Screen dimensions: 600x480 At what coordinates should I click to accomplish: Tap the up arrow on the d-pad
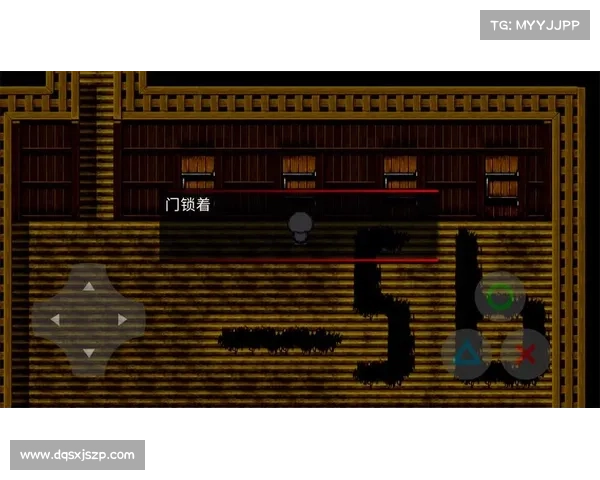(88, 286)
